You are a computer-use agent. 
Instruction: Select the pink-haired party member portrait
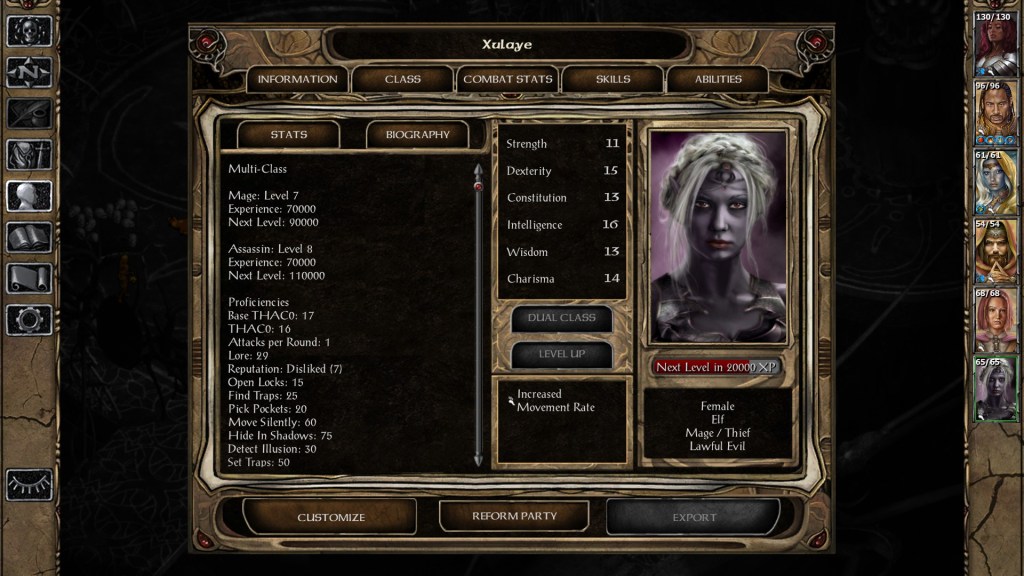click(995, 319)
